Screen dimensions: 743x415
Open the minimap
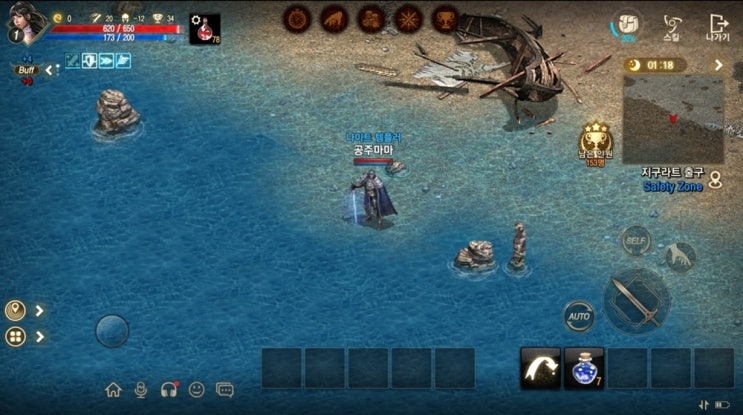[x=673, y=119]
